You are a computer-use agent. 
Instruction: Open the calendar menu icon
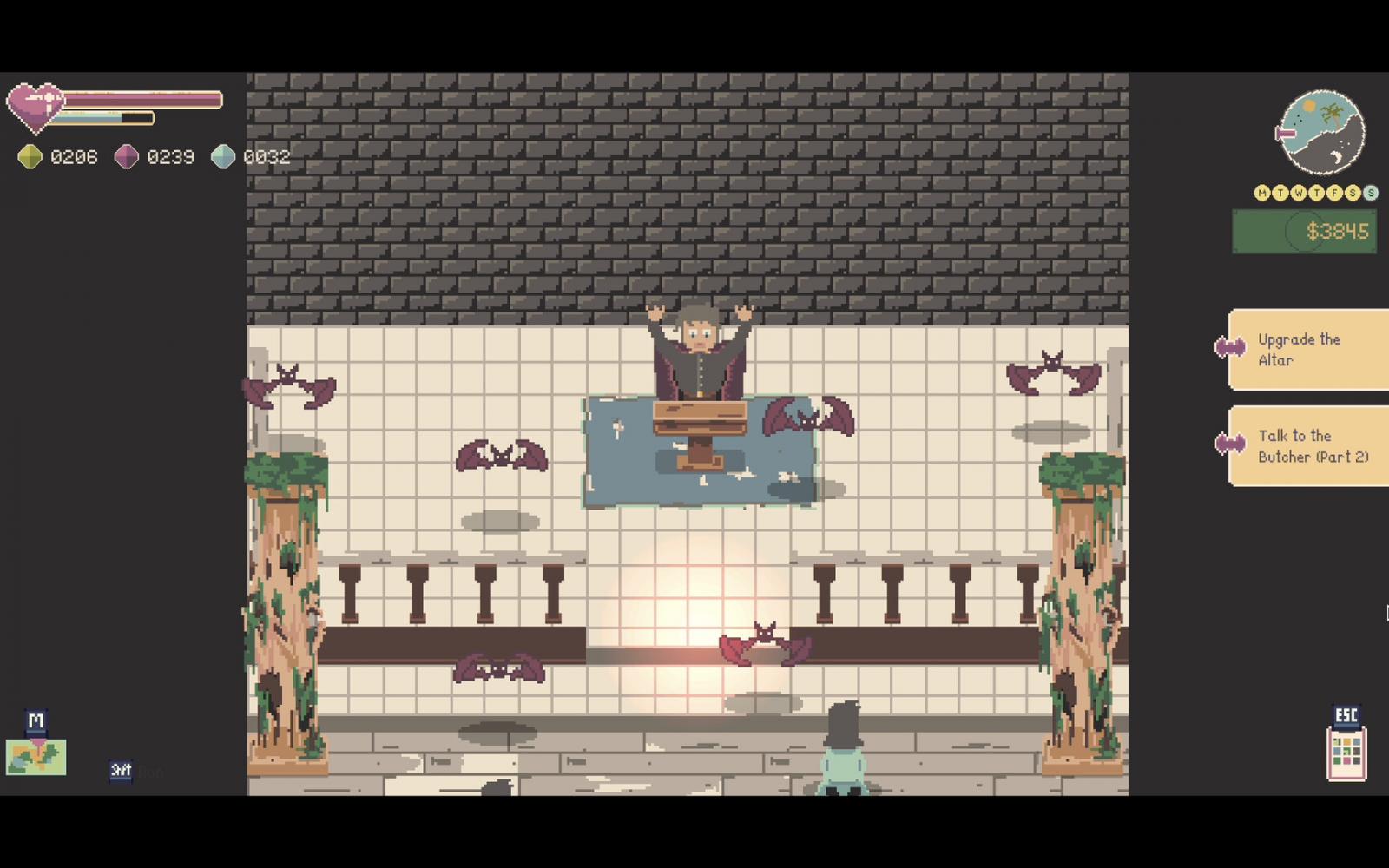[x=1346, y=754]
